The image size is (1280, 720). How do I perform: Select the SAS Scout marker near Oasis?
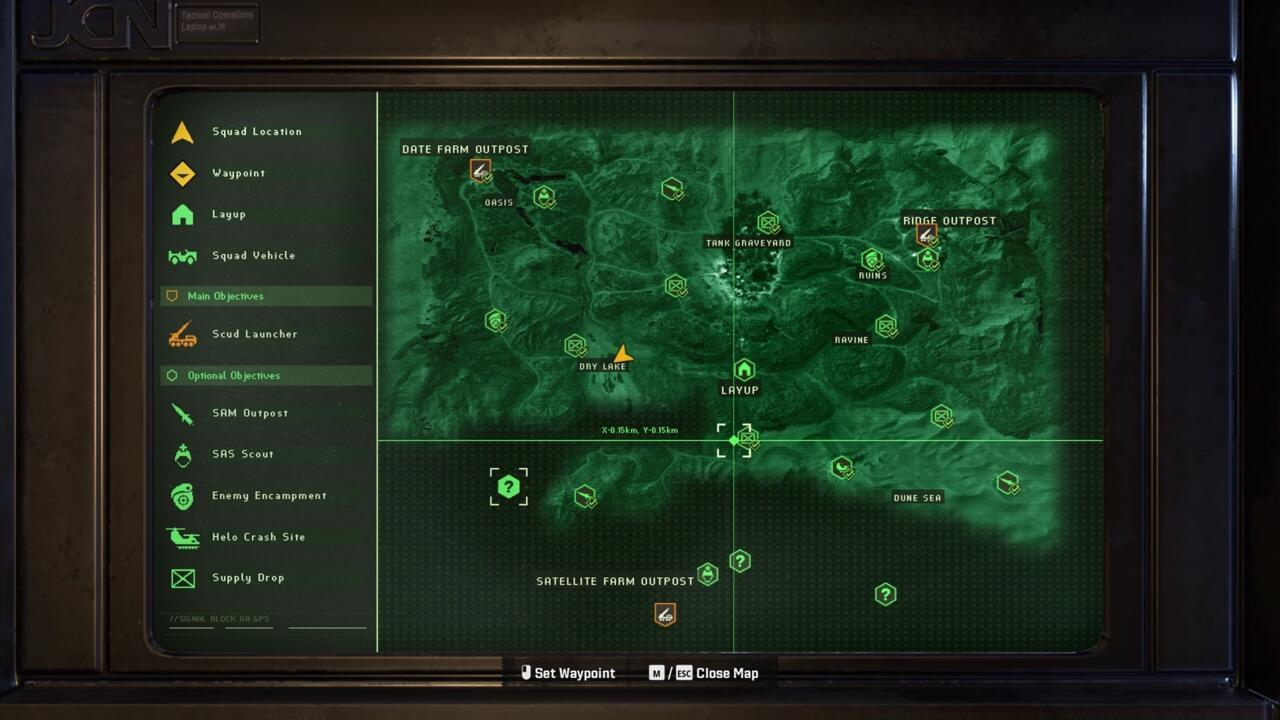pos(543,196)
